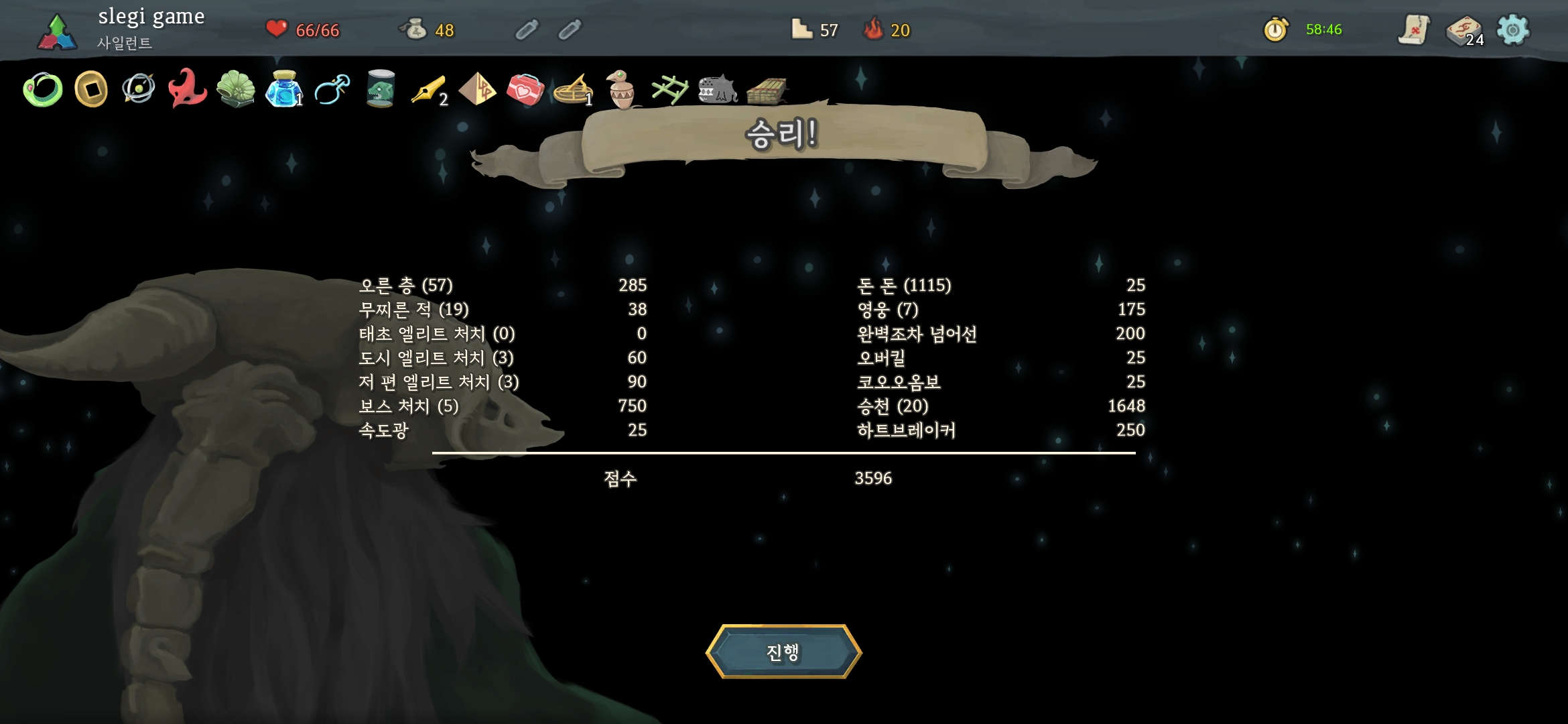This screenshot has height=724, width=1568.
Task: Inspect the Old Coin relic
Action: (91, 89)
